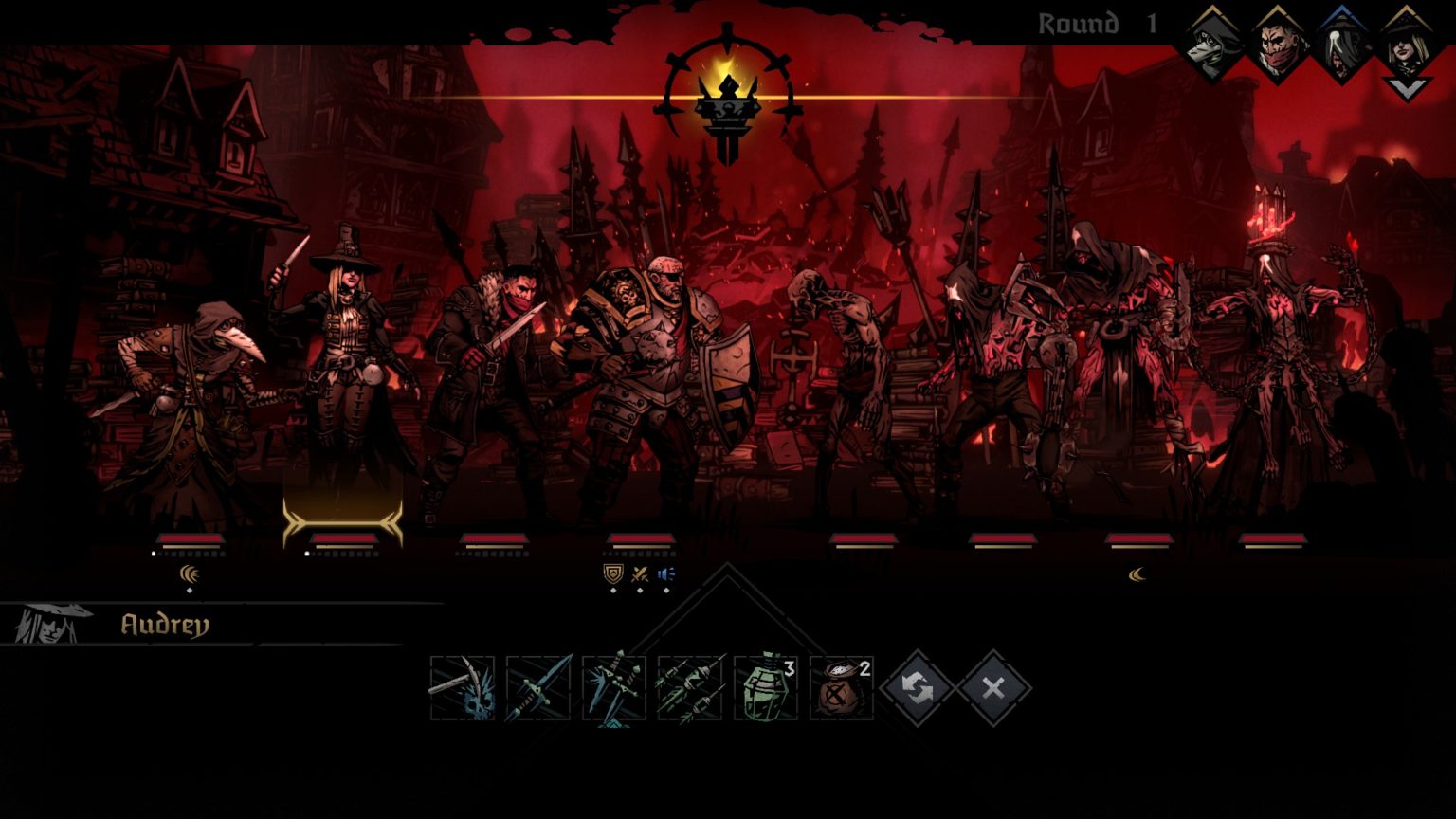Activate the crossed daggers flourish skill
This screenshot has width=1456, height=819.
coord(613,688)
